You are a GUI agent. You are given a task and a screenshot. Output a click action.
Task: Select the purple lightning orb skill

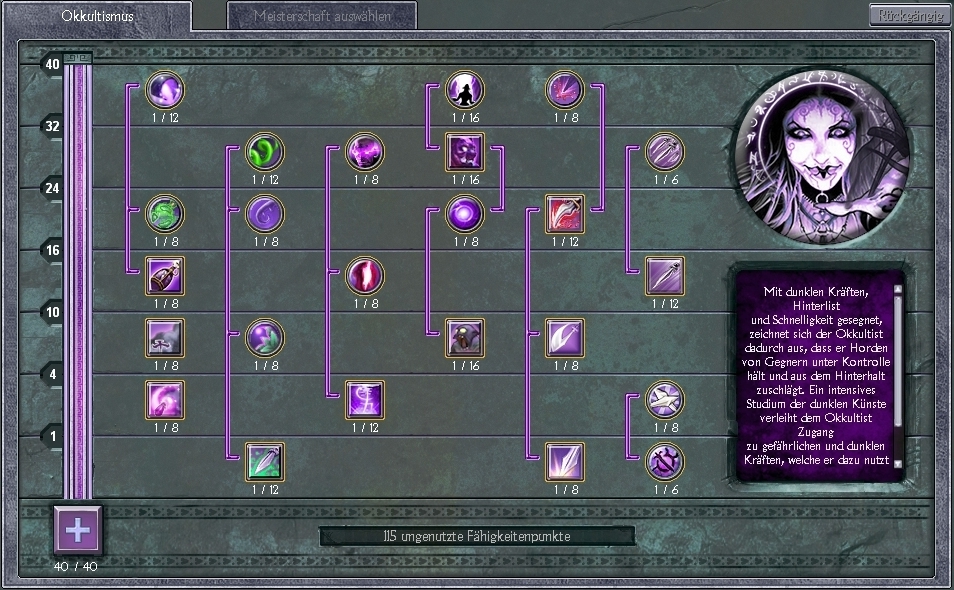coord(365,153)
